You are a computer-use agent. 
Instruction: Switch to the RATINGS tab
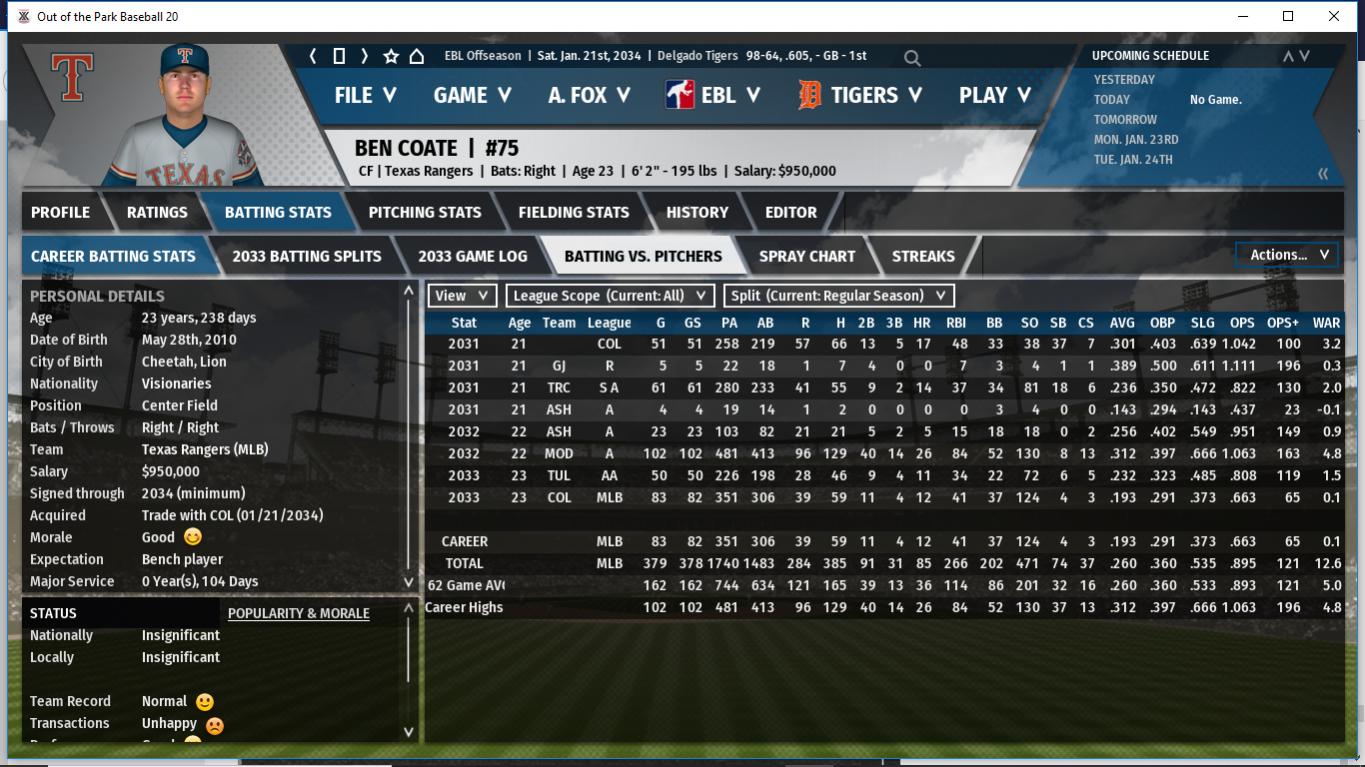point(157,212)
